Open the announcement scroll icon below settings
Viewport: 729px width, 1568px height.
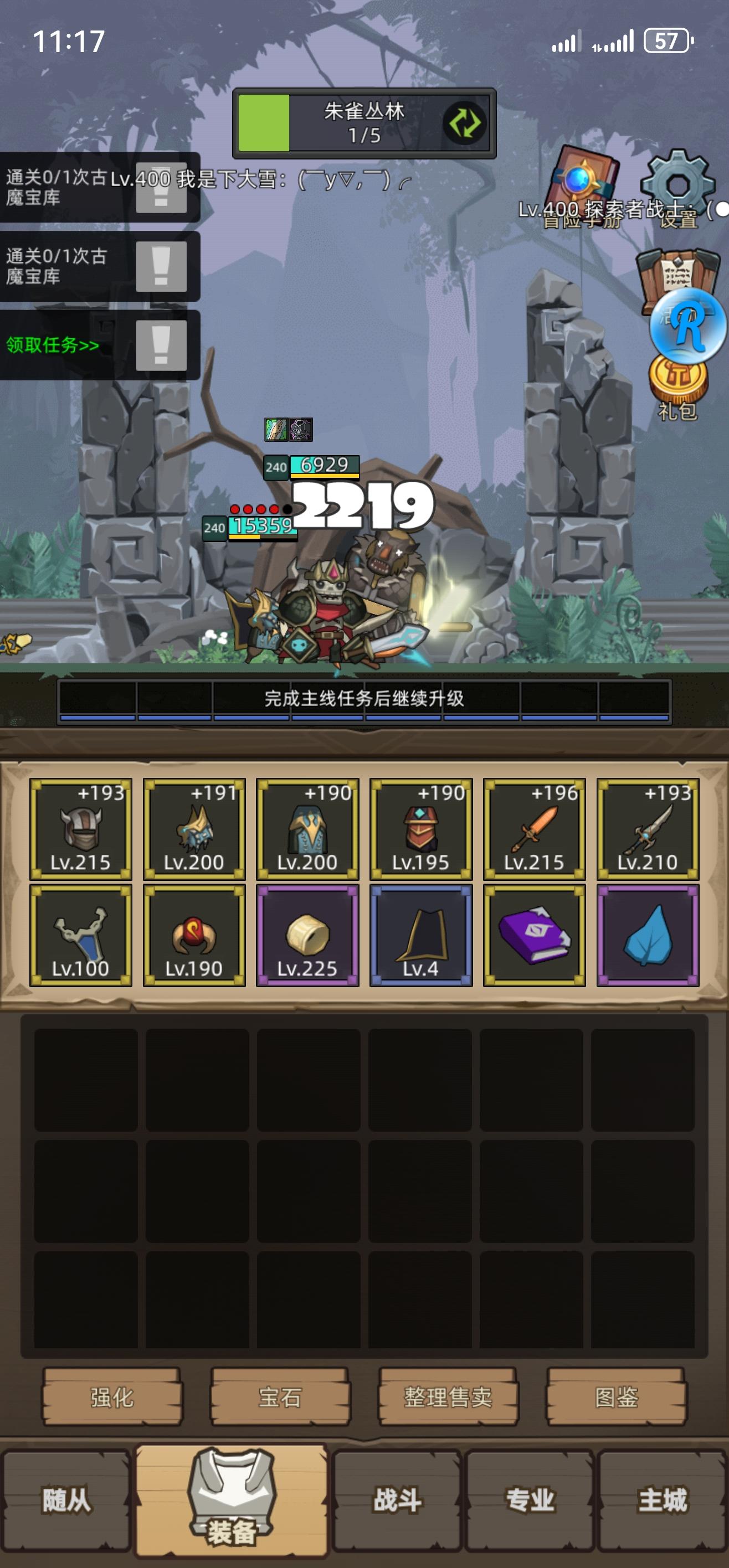pyautogui.click(x=674, y=271)
